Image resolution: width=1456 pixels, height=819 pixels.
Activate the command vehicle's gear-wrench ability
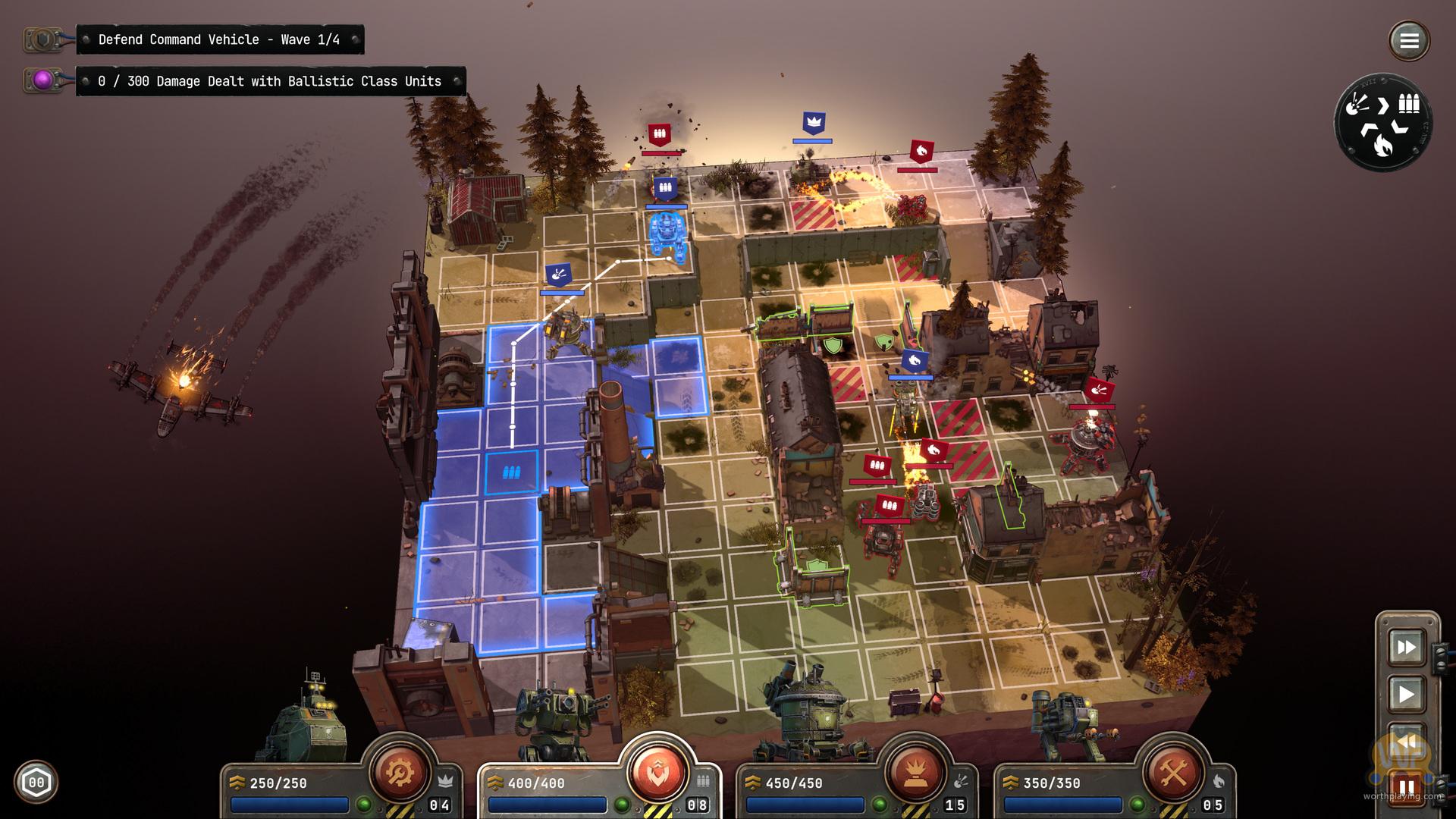coord(400,772)
